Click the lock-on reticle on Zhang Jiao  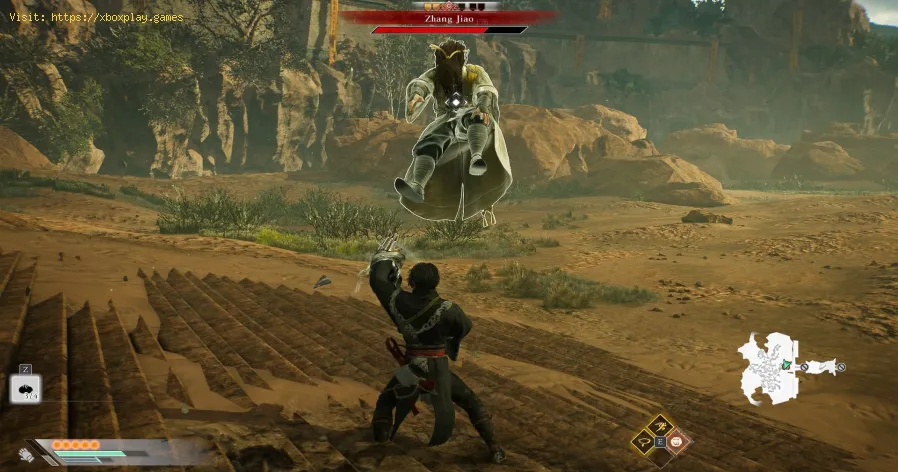(x=455, y=100)
